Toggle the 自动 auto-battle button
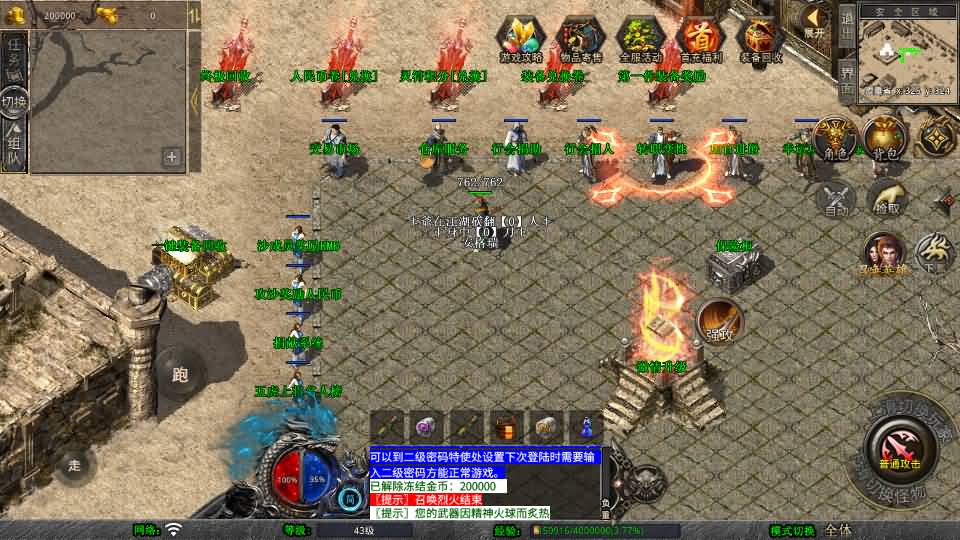Viewport: 960px width, 540px height. coord(836,198)
